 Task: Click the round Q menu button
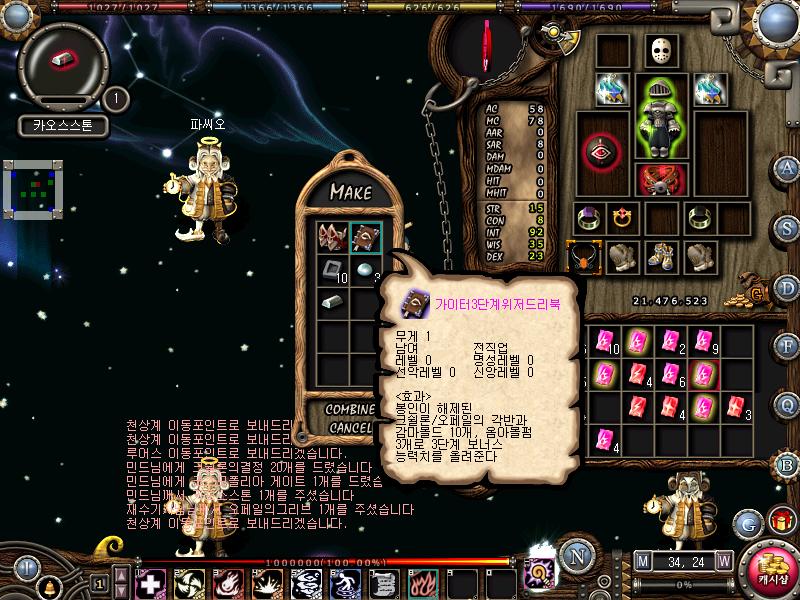[x=788, y=404]
